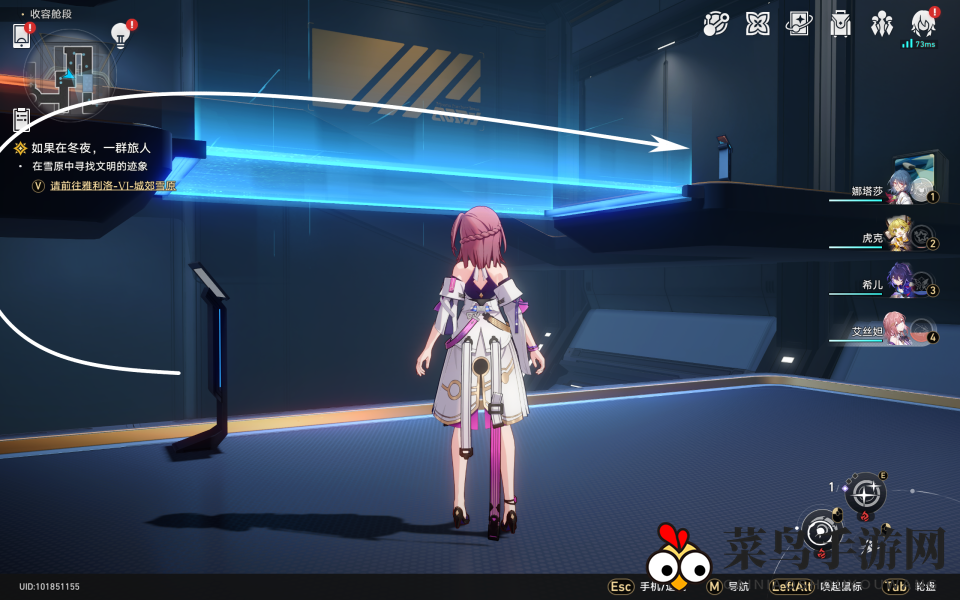The width and height of the screenshot is (960, 600).
Task: Open the star card Warp icon
Action: [799, 24]
